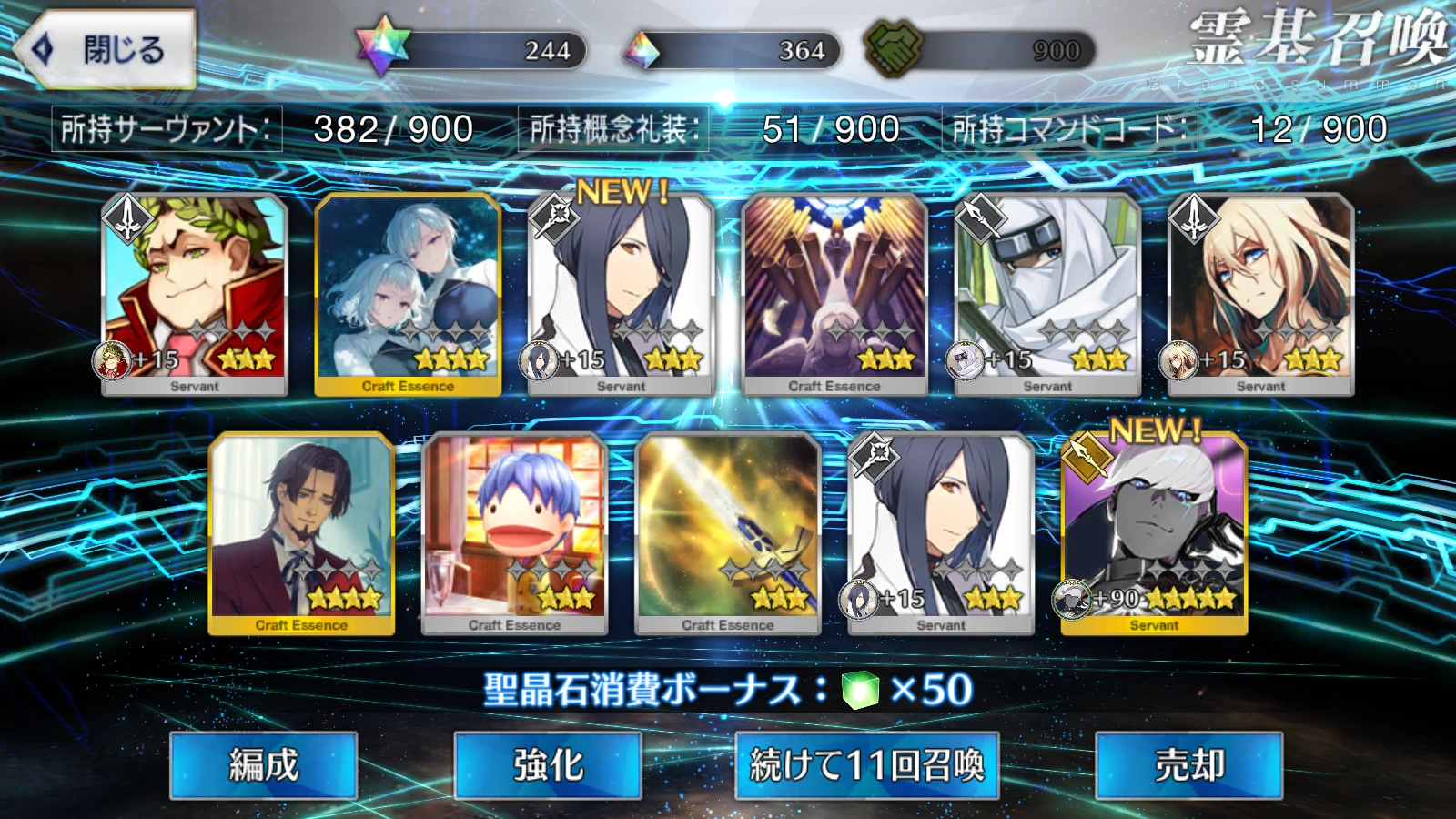Select the Saber class icon on Nero's card
This screenshot has width=1456, height=819.
click(127, 217)
